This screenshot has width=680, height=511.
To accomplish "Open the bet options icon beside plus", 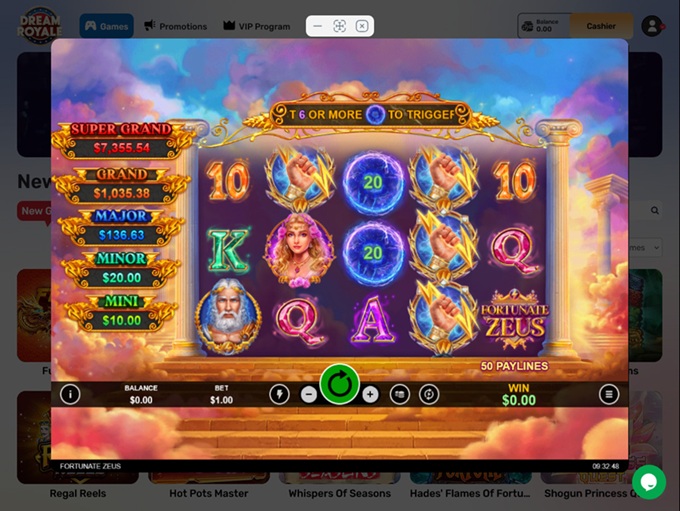I will pyautogui.click(x=399, y=394).
